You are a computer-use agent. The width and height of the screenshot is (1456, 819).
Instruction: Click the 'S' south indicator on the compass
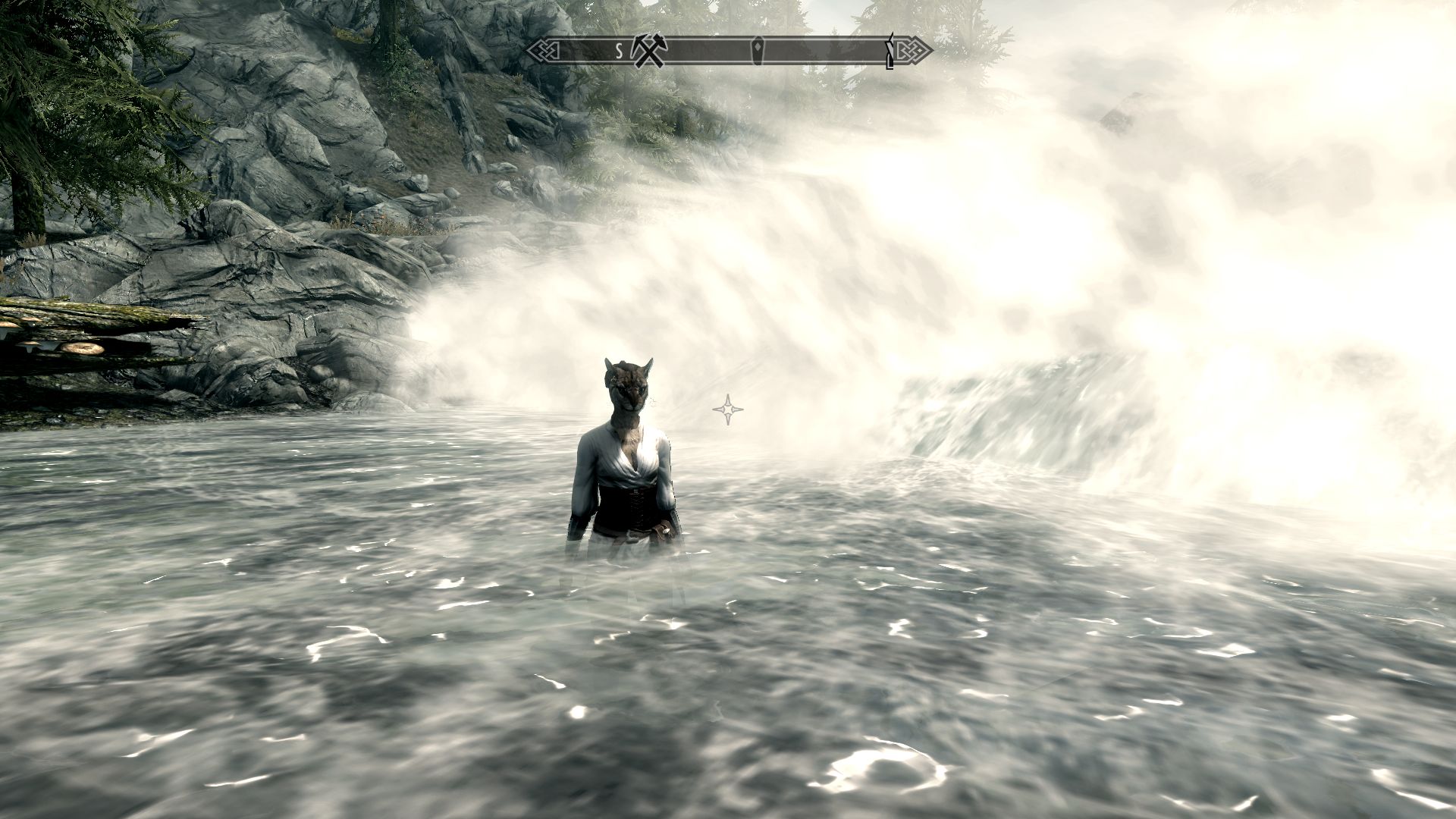[620, 50]
